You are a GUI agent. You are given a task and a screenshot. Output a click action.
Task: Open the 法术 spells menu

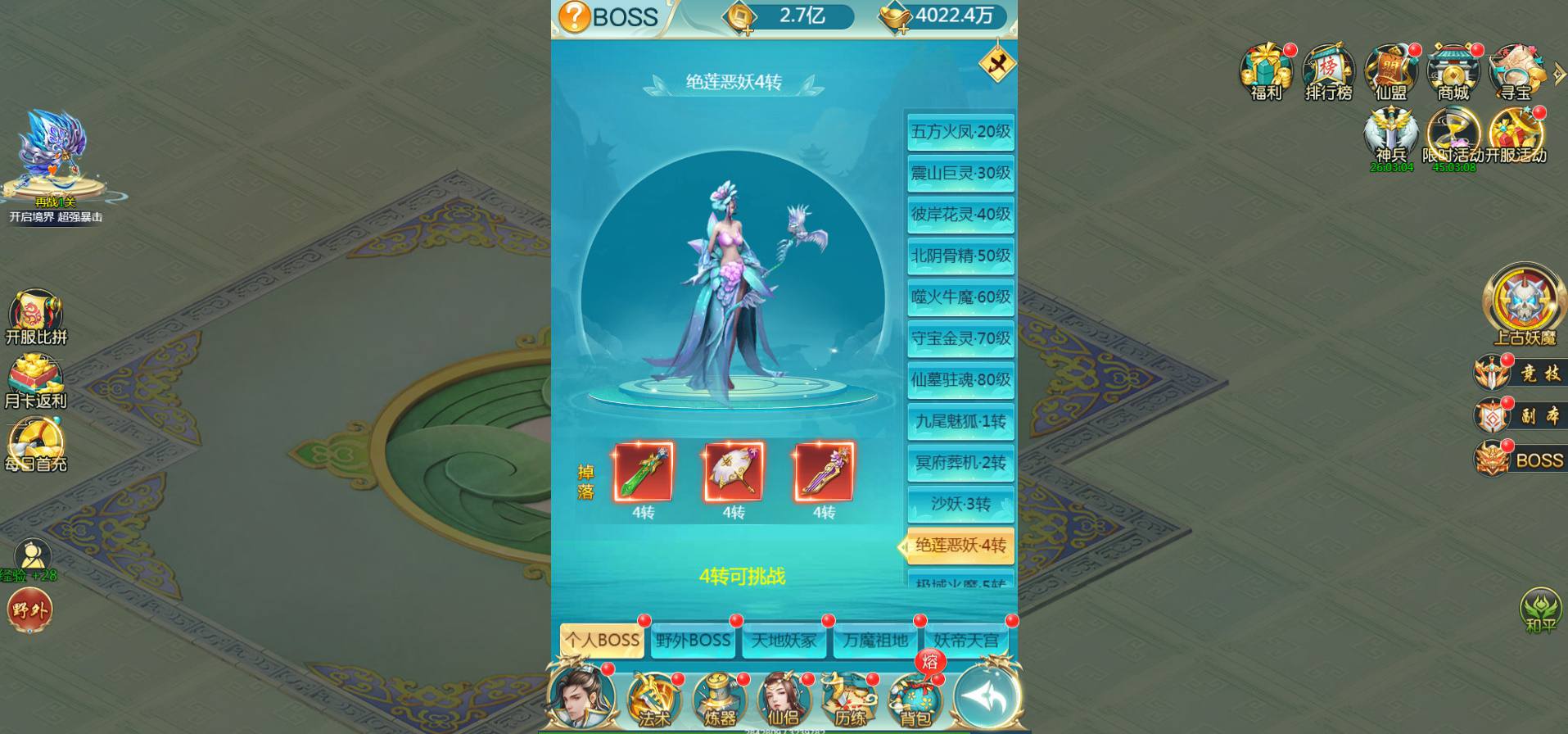click(x=653, y=699)
